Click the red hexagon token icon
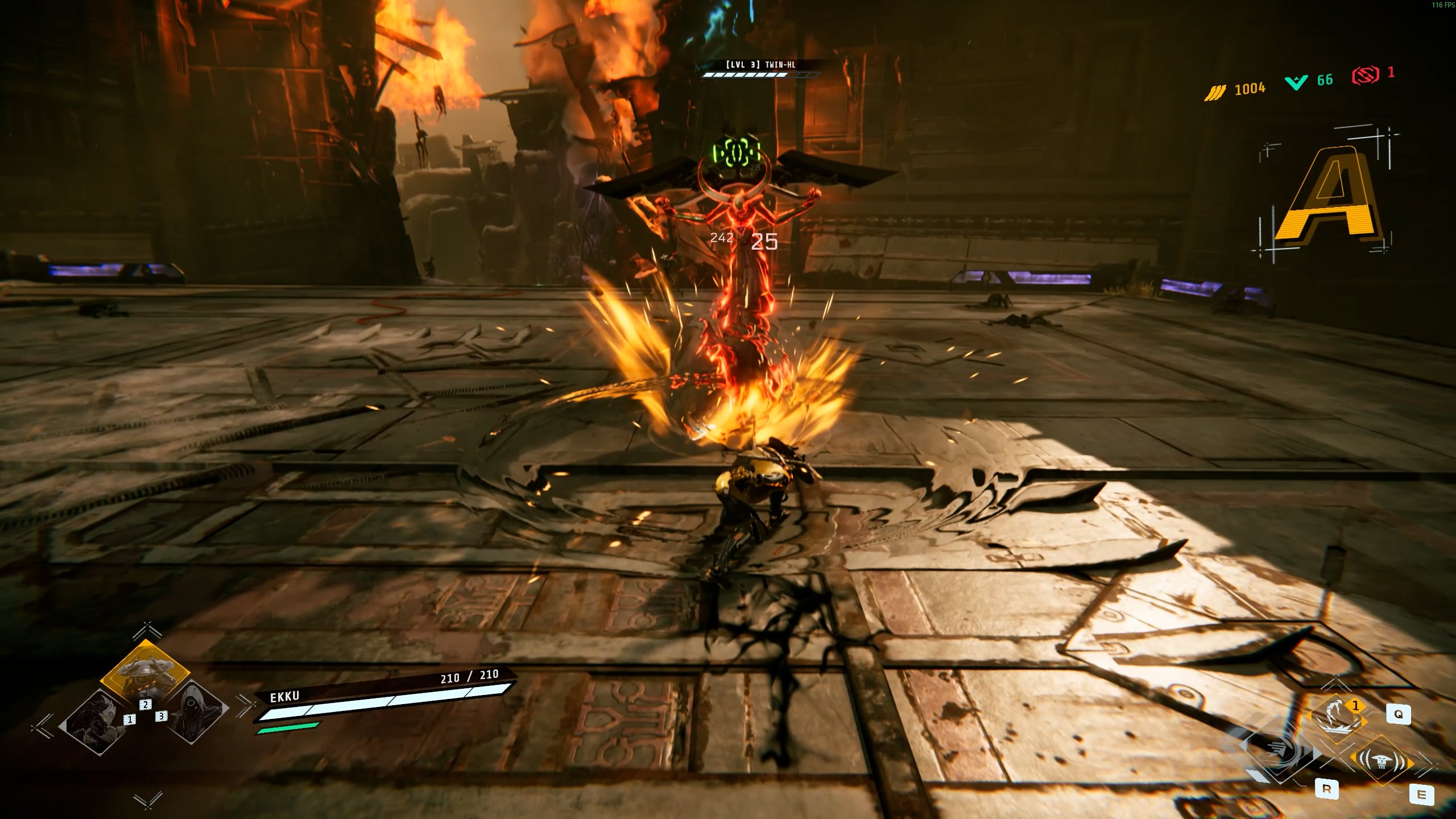The width and height of the screenshot is (1456, 819). [1365, 75]
